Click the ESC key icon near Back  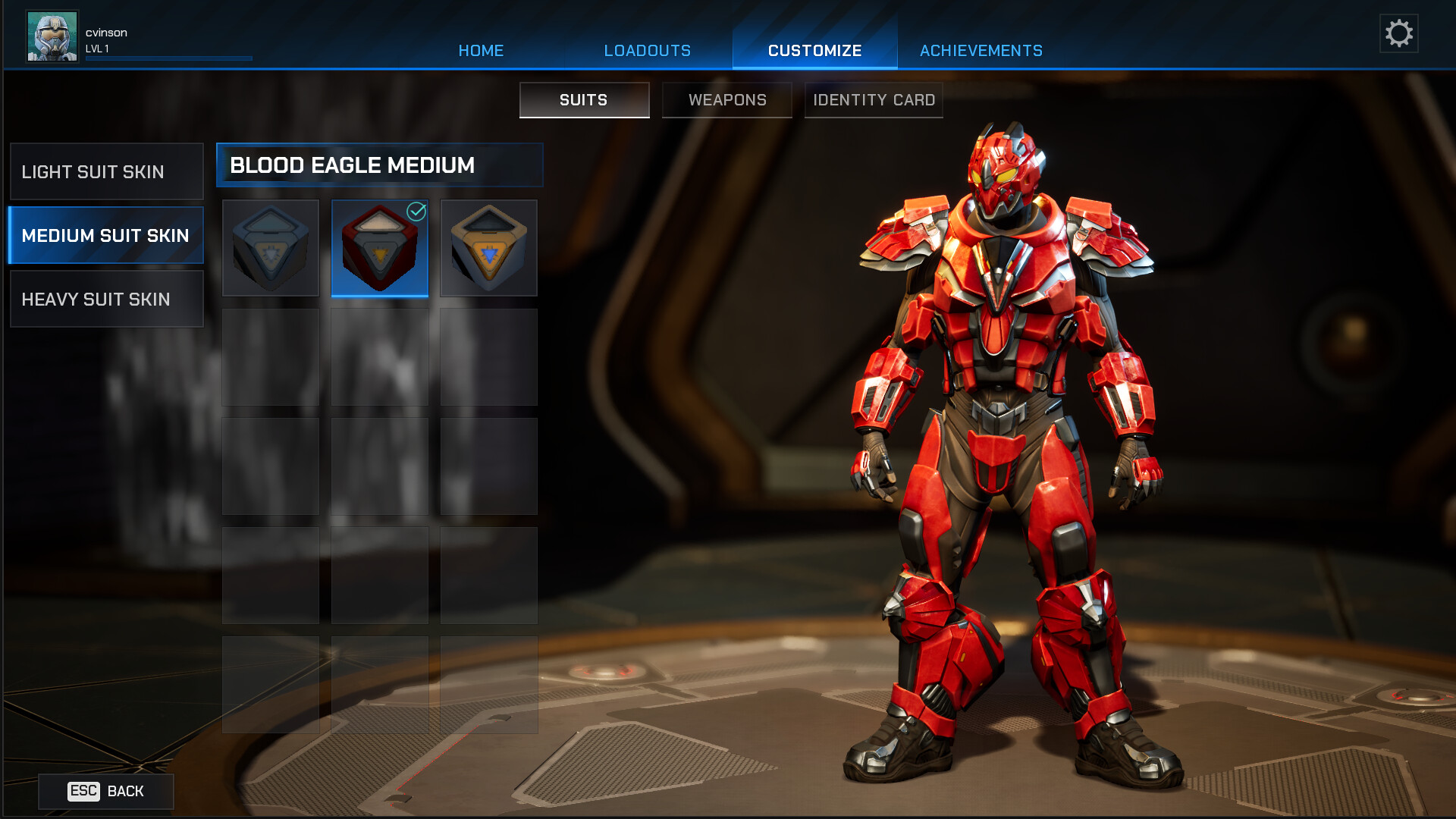tap(83, 791)
